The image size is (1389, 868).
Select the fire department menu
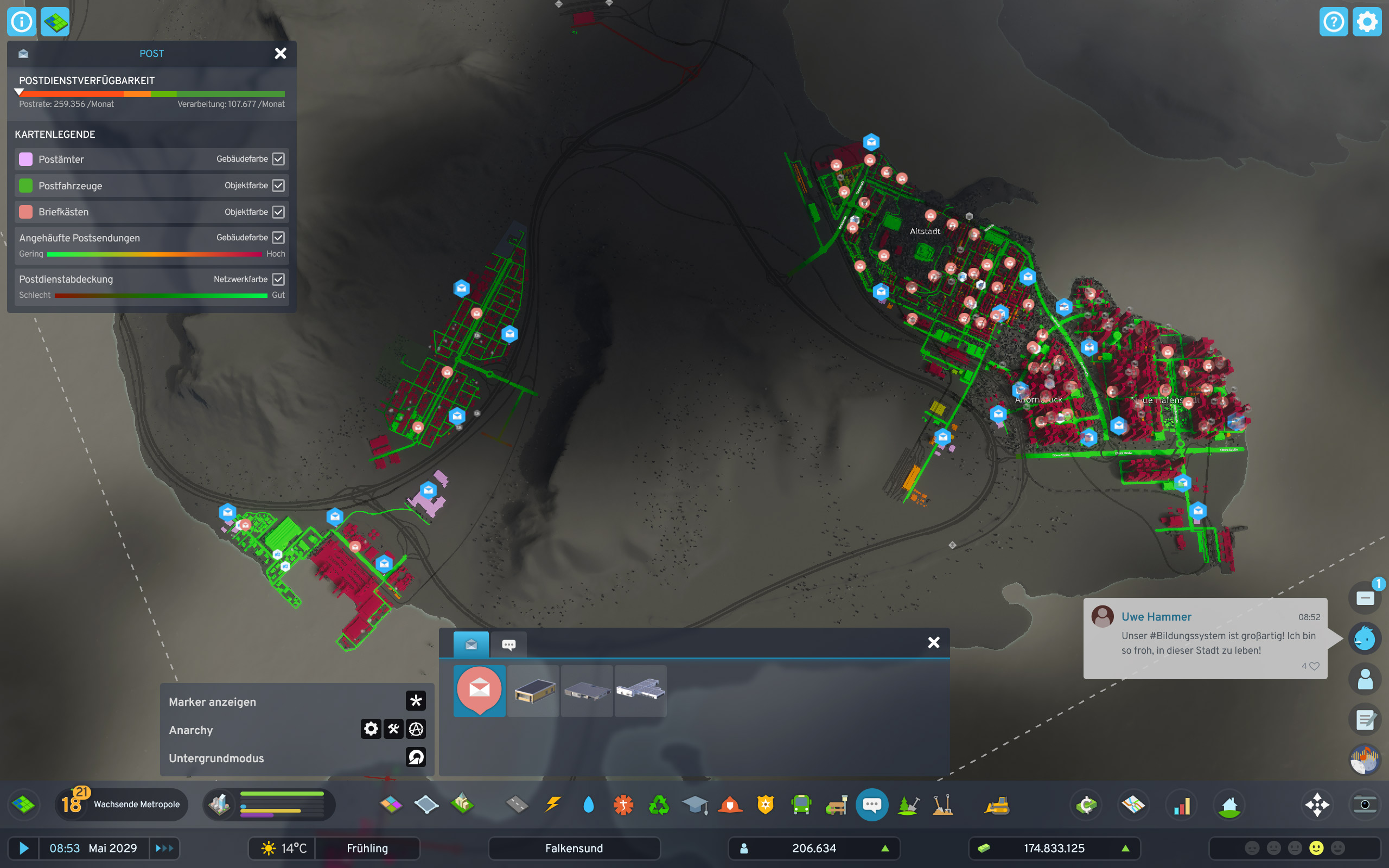coord(730,805)
